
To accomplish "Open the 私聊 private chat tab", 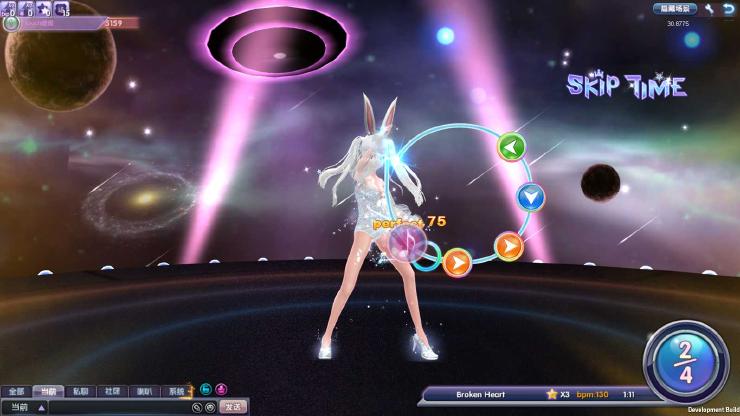I will click(79, 391).
